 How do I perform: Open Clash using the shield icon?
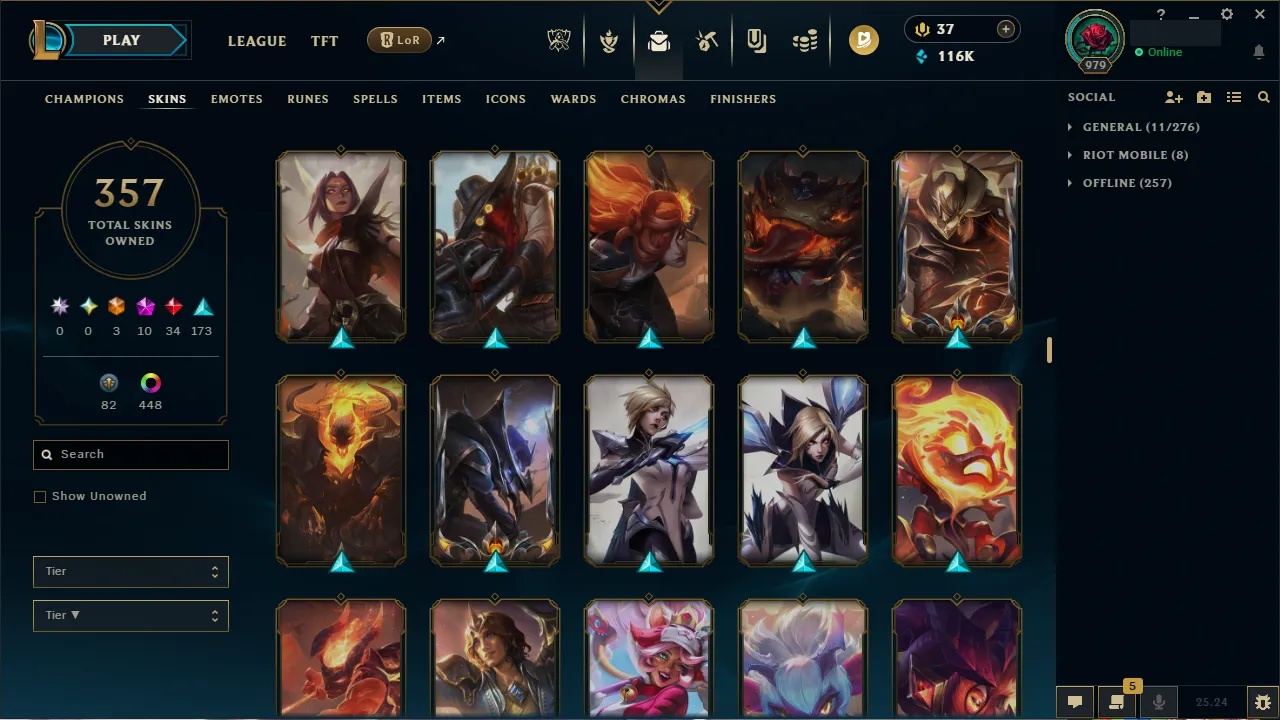pyautogui.click(x=608, y=40)
